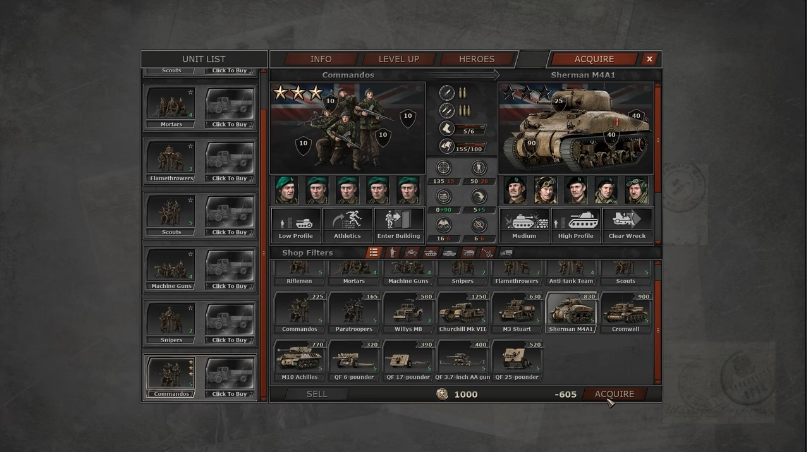Confirm purchase with the bottom Acquire button

[x=614, y=394]
